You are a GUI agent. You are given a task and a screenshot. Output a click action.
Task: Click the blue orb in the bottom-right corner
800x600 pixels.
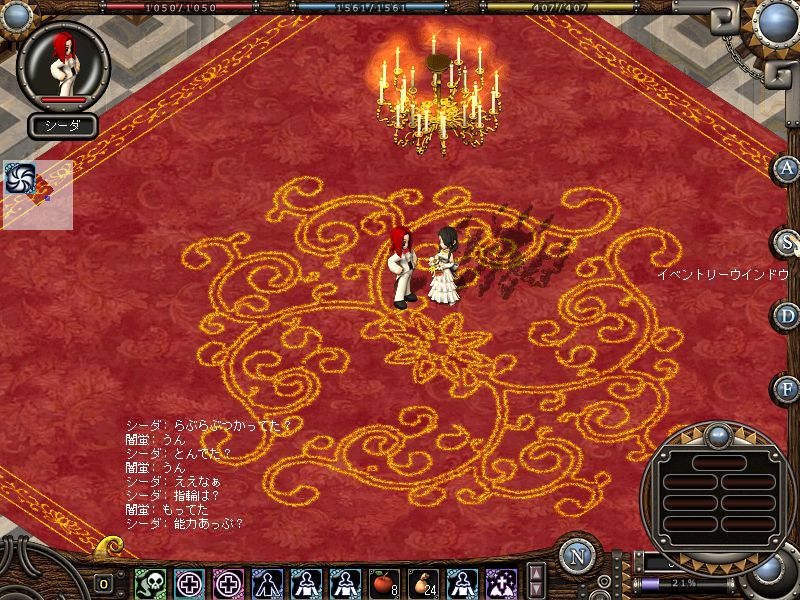[x=770, y=570]
